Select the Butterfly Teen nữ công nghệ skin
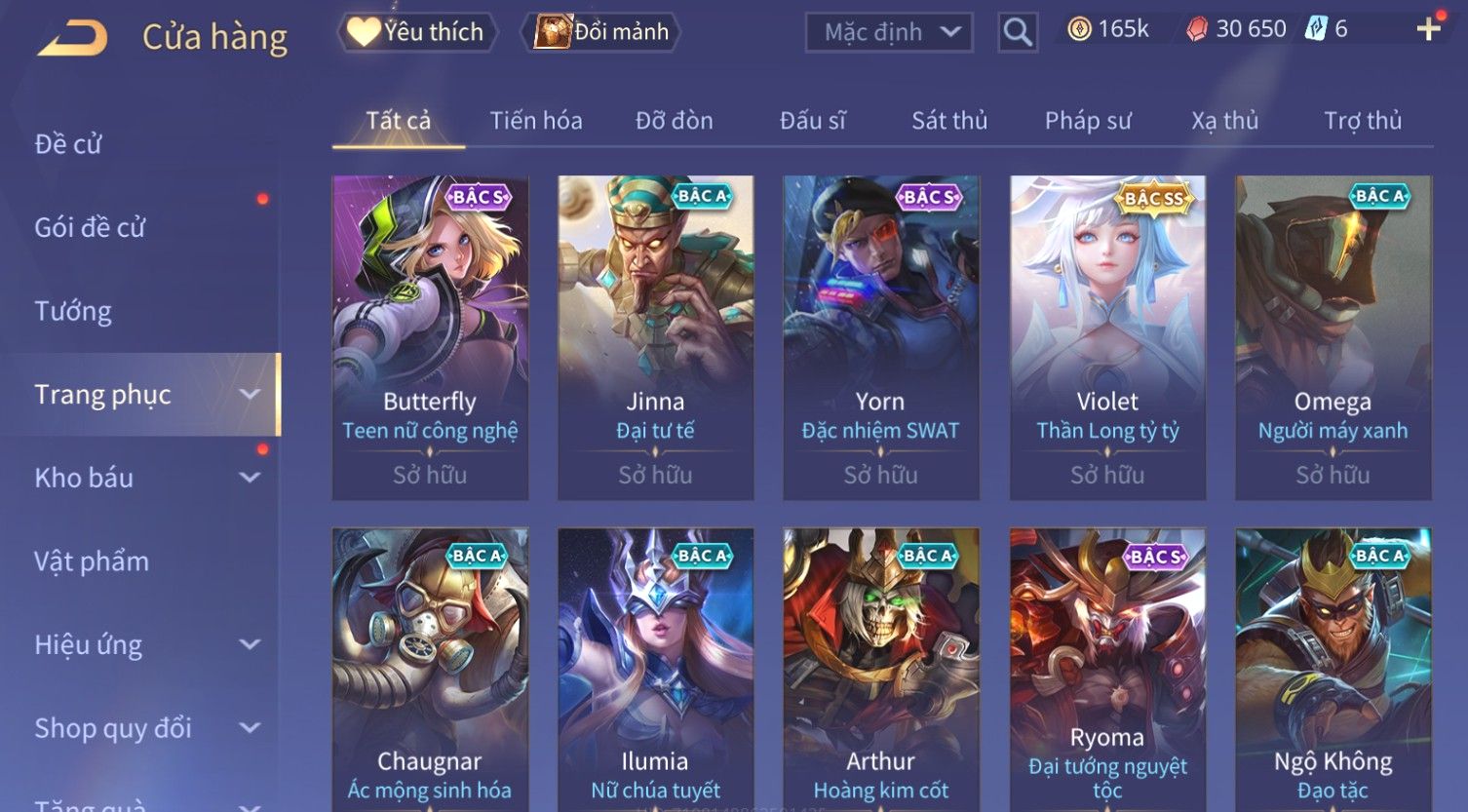 point(430,336)
